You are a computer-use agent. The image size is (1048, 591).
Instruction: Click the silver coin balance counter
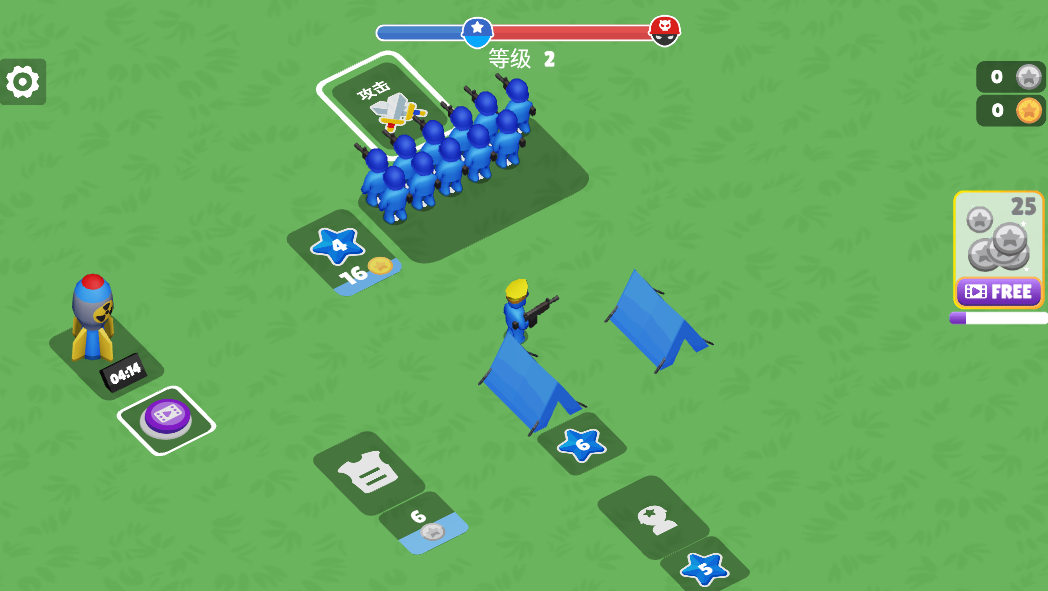[1011, 77]
